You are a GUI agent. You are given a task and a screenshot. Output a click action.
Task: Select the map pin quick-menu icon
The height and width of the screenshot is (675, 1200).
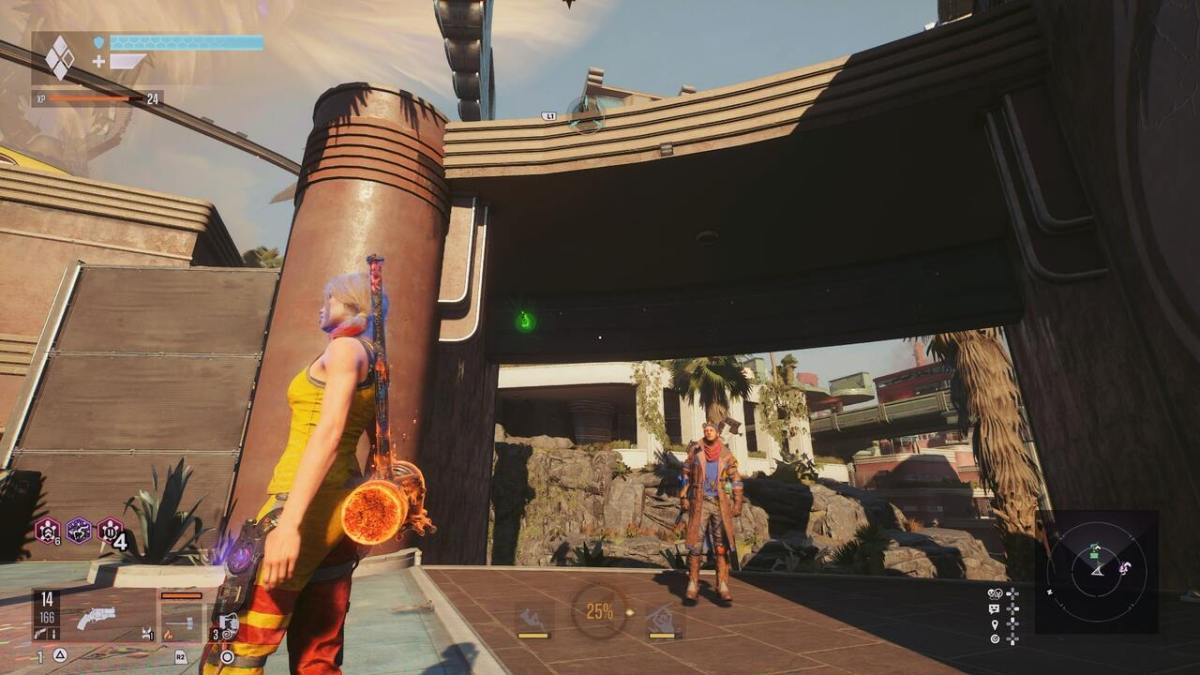[994, 623]
